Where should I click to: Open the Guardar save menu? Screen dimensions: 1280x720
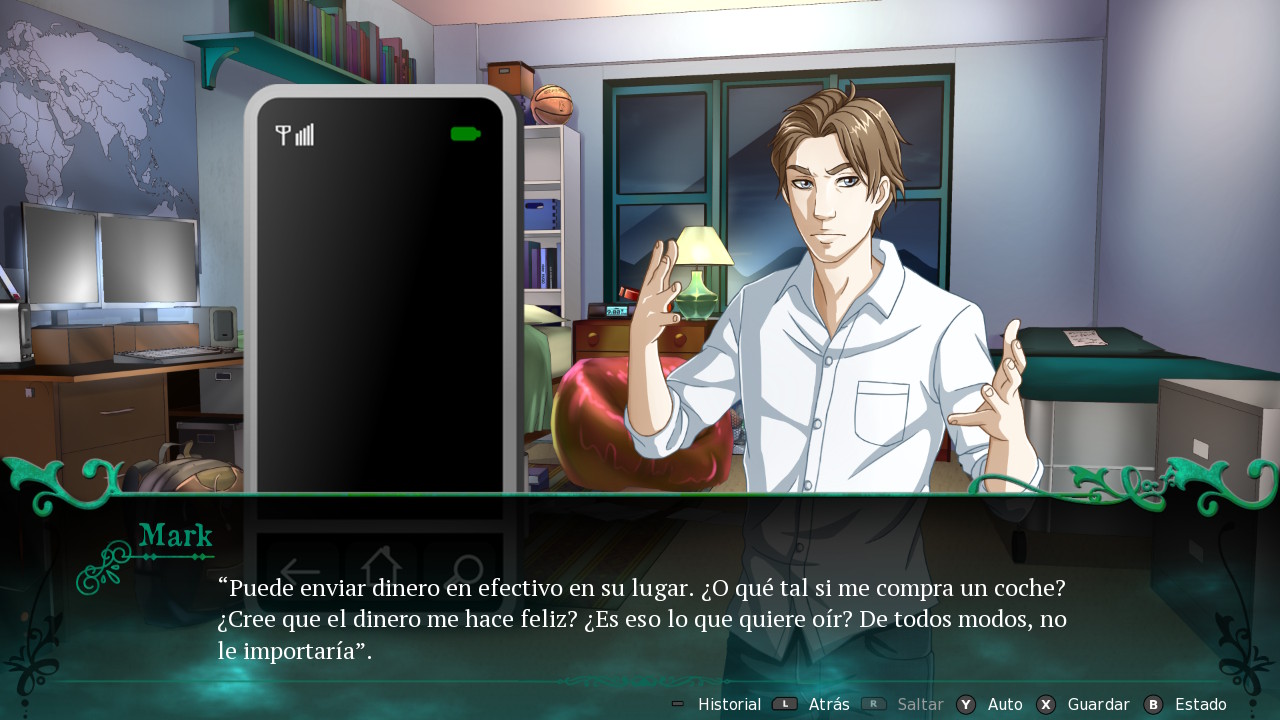[x=1097, y=705]
